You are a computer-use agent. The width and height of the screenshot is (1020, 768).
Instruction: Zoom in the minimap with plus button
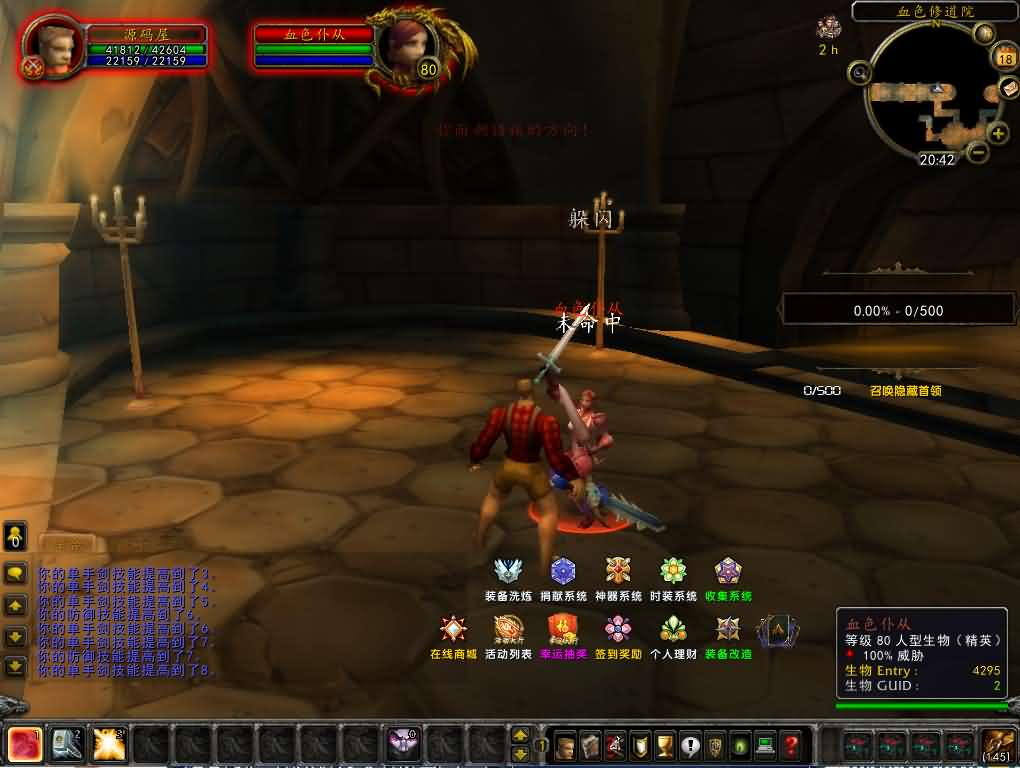(x=998, y=133)
